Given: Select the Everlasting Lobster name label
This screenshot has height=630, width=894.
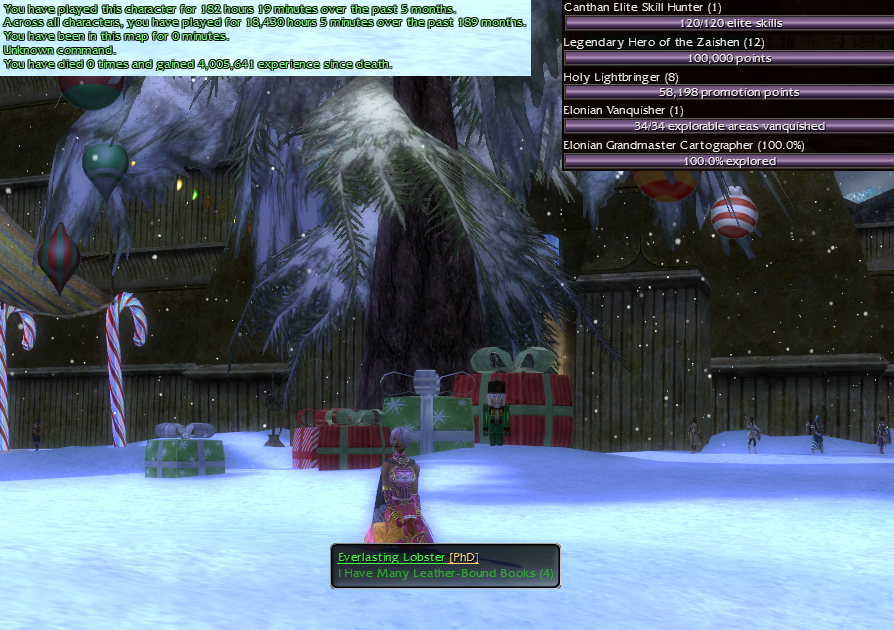Looking at the screenshot, I should (391, 557).
